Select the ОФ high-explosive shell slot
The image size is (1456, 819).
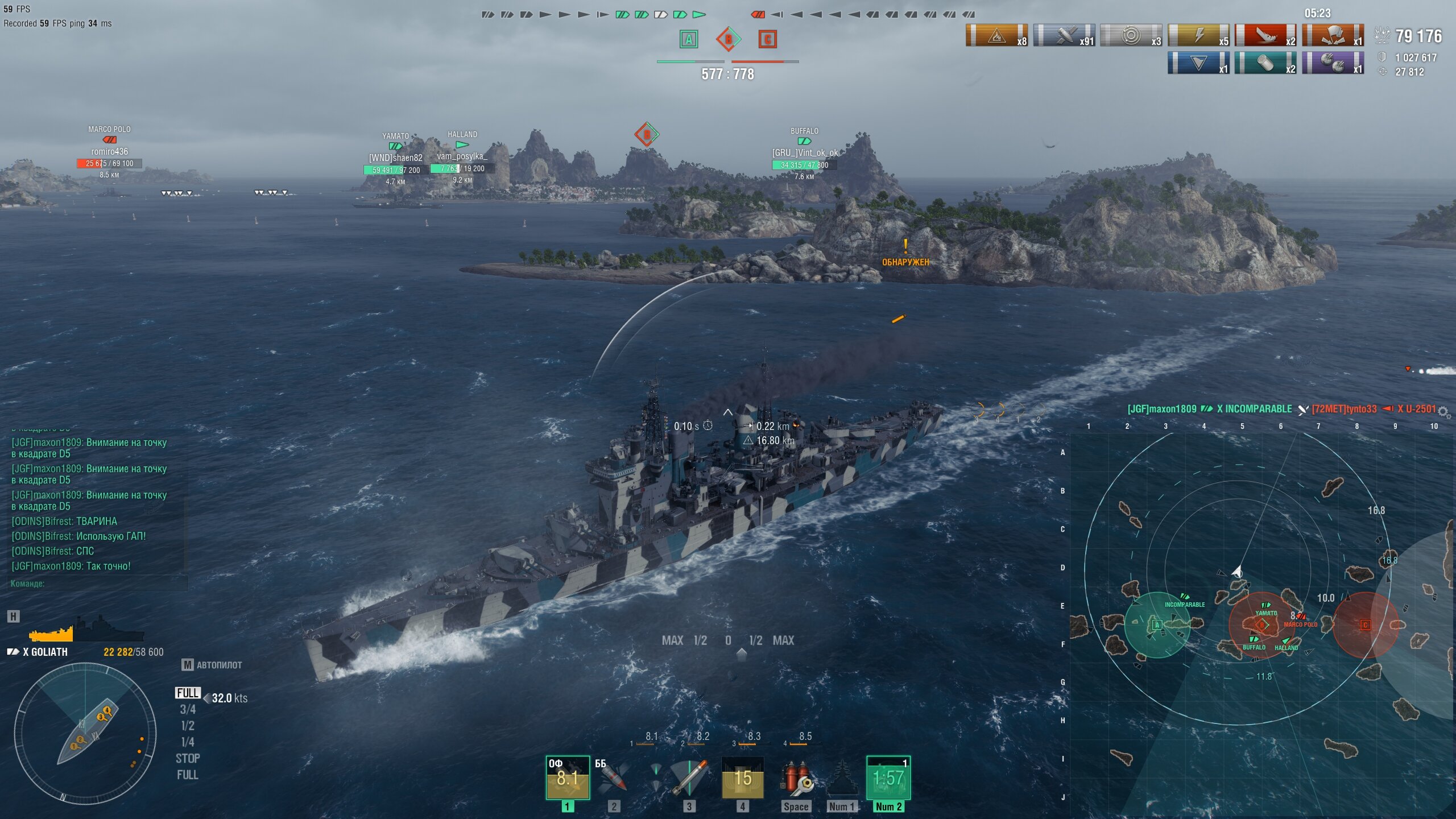coord(567,777)
